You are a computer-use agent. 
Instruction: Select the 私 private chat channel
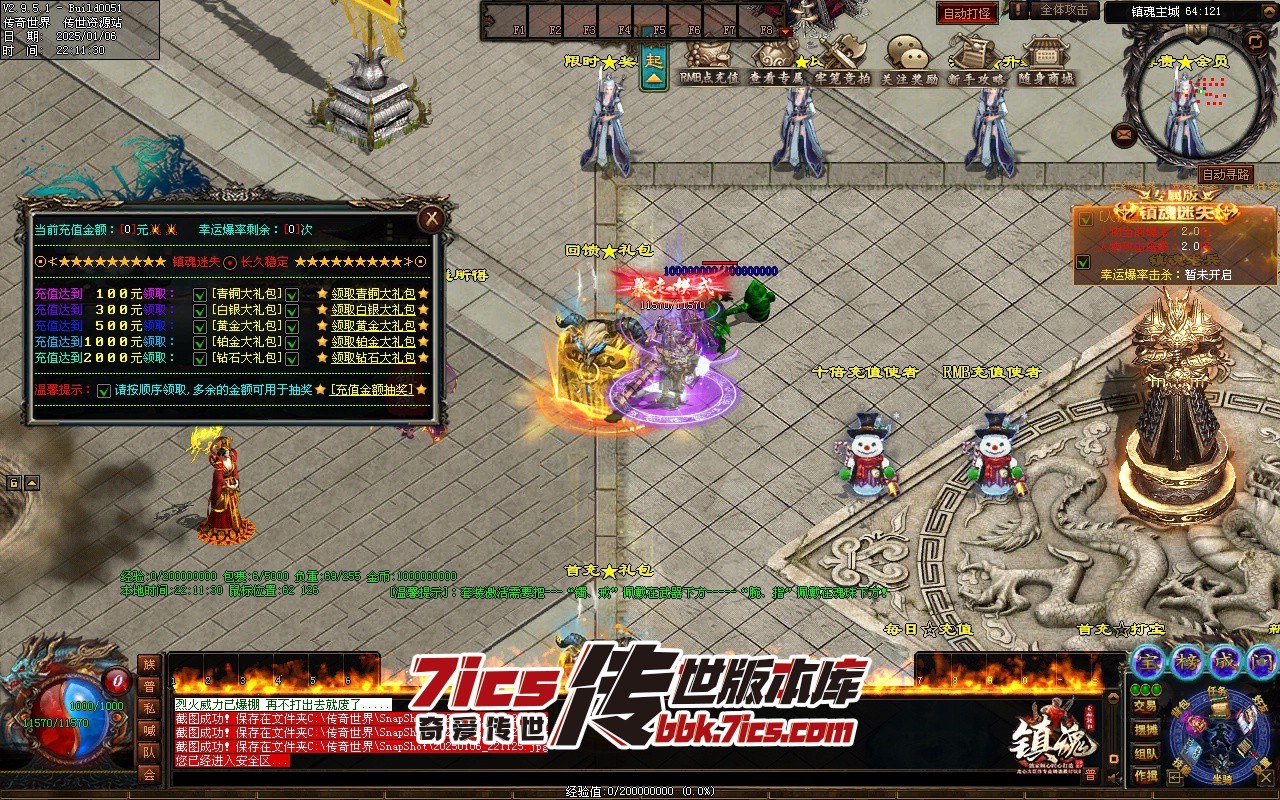pyautogui.click(x=149, y=708)
